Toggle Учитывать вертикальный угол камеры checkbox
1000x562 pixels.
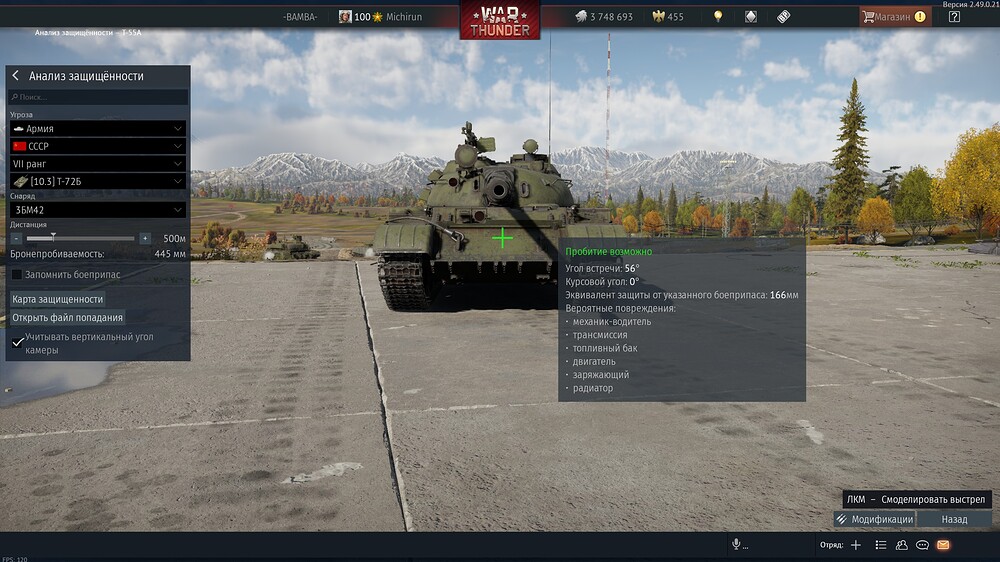coord(18,342)
